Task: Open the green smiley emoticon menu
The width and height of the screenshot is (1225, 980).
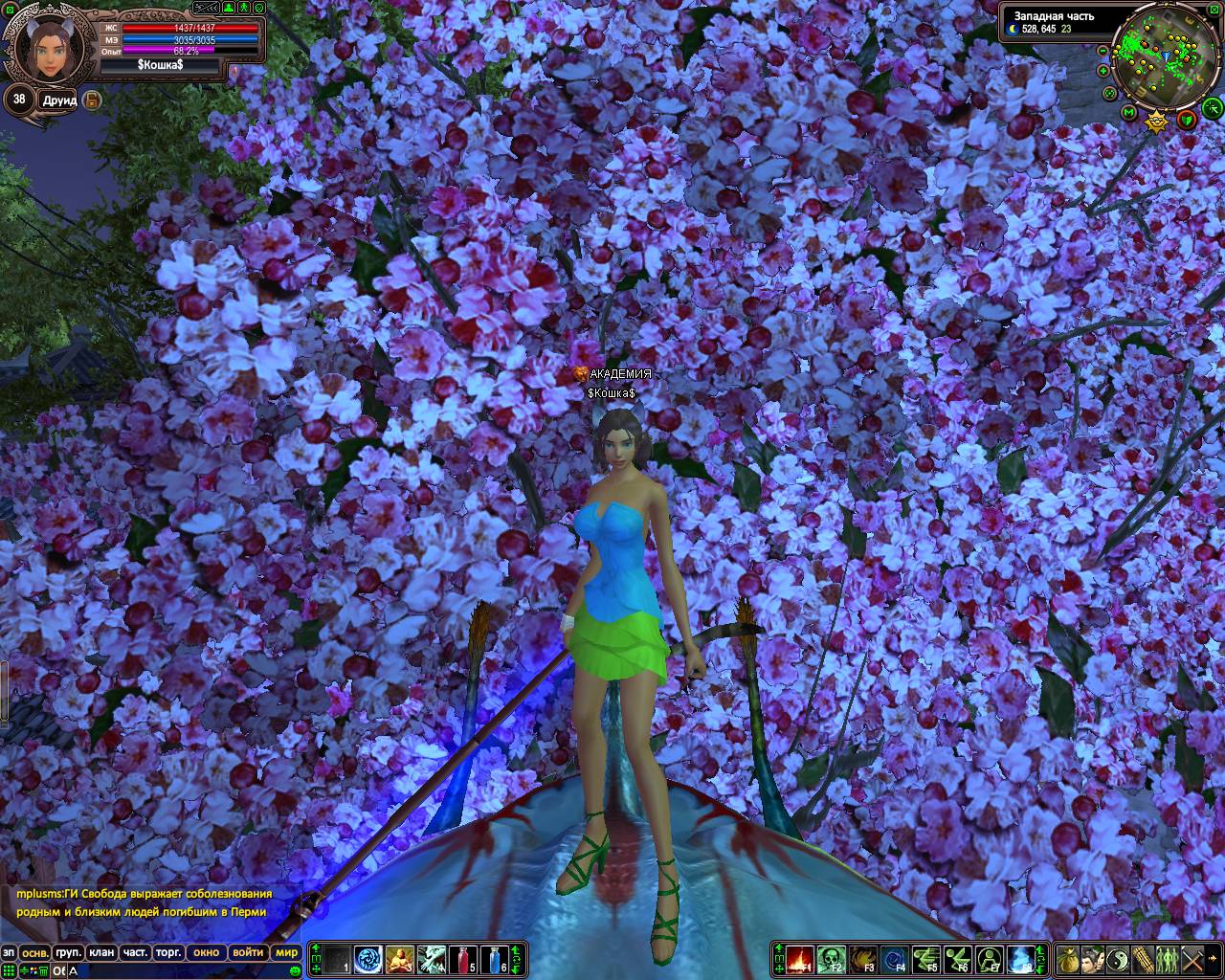Action: tap(295, 971)
